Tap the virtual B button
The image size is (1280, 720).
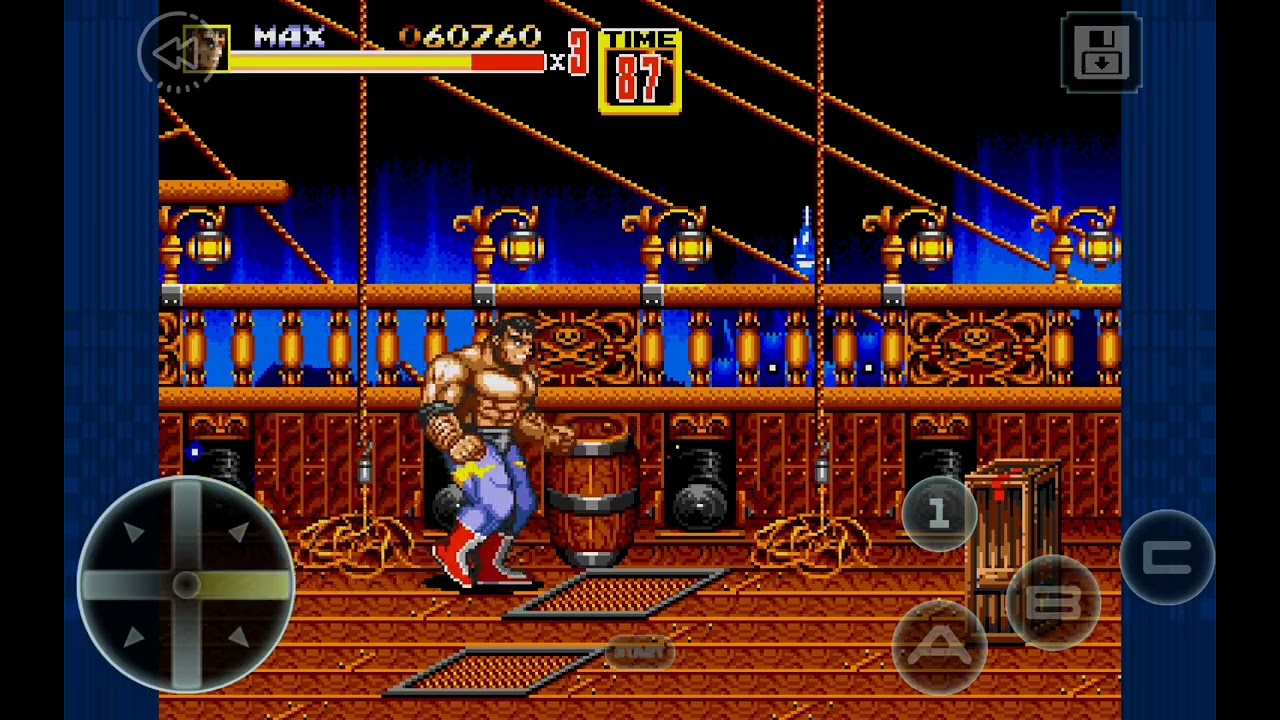click(x=1053, y=602)
